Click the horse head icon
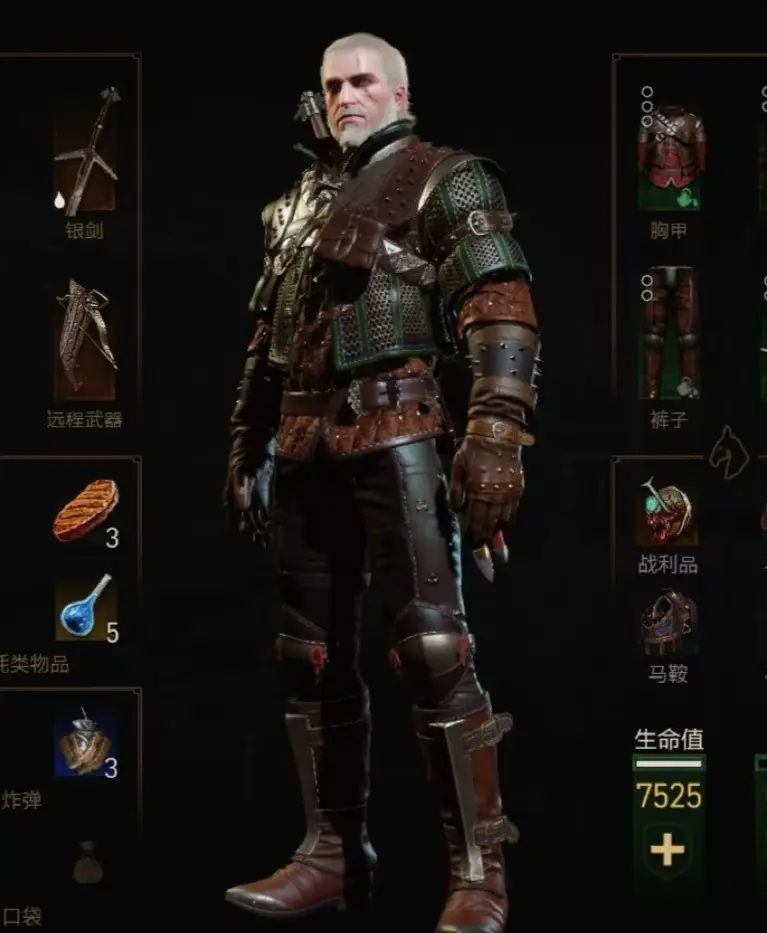Viewport: 767px width, 933px height. [x=729, y=454]
